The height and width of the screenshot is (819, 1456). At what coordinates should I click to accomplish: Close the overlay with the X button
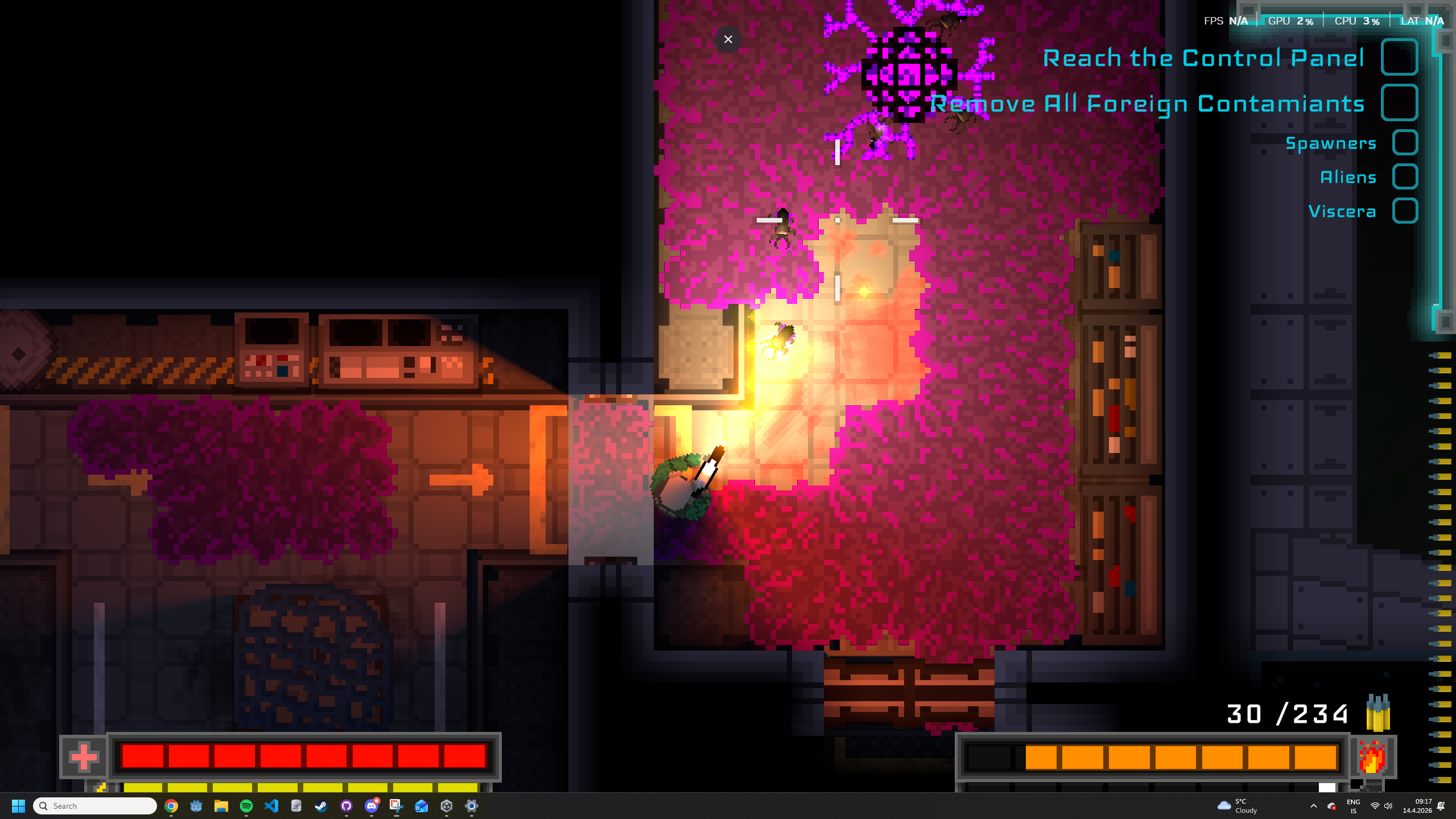728,39
